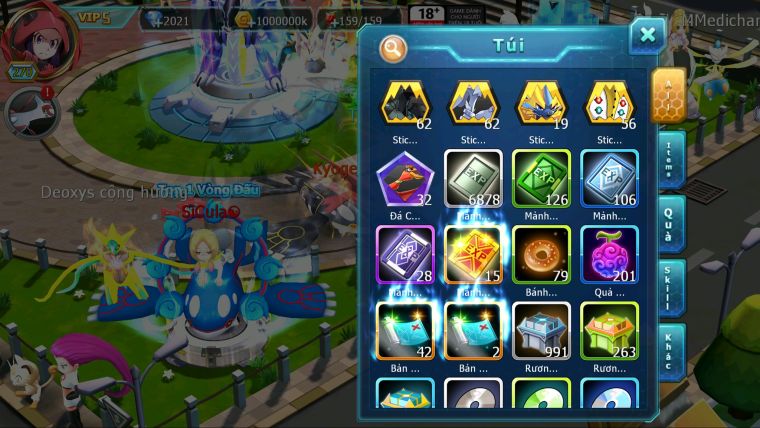
Task: Pick the grey EXP card with 6878
Action: click(473, 180)
